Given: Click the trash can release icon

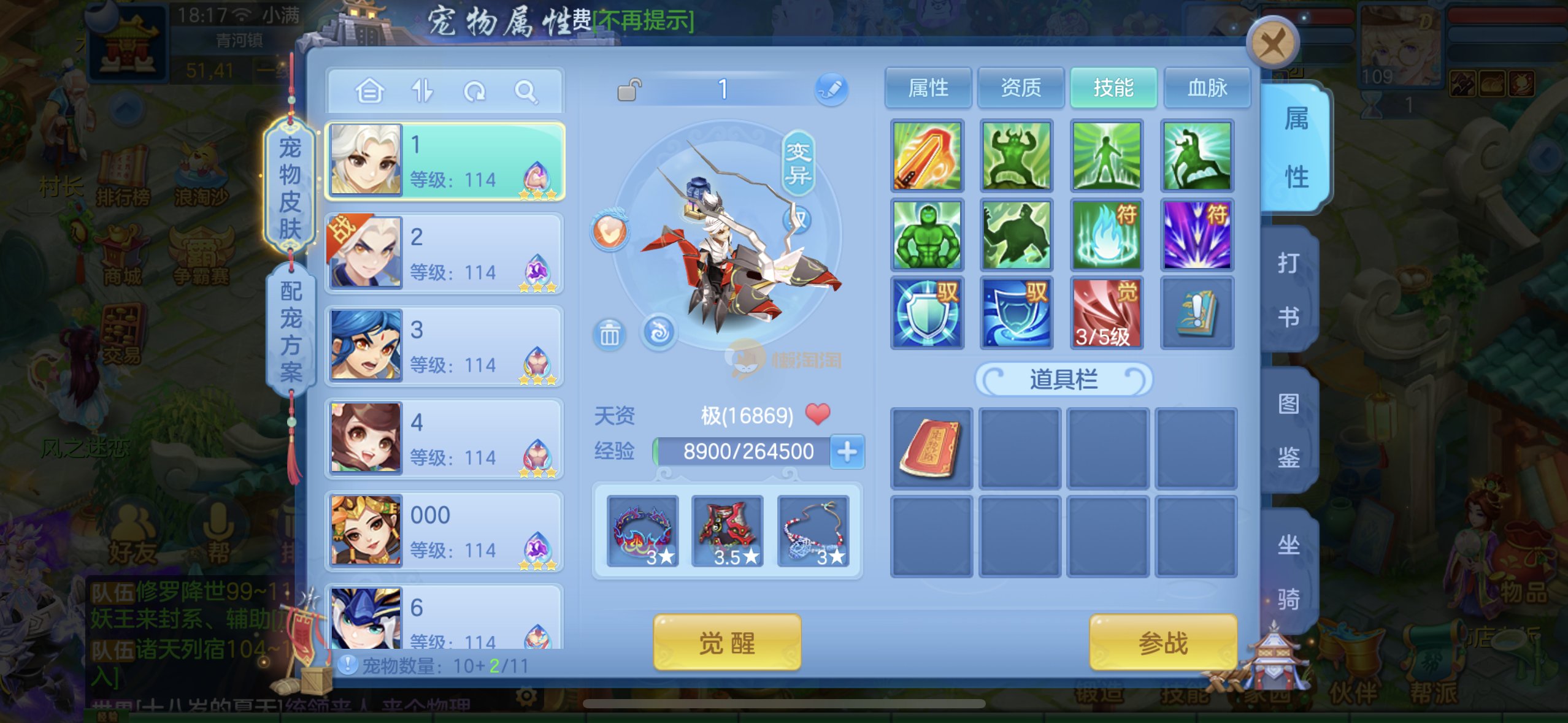Looking at the screenshot, I should click(609, 335).
